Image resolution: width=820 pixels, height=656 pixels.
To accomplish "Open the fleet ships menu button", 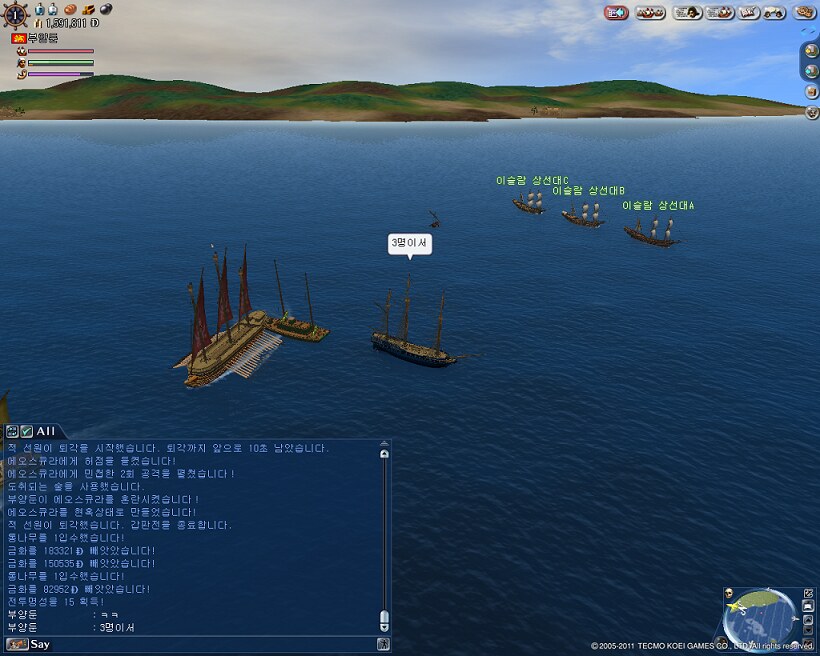I will (650, 12).
